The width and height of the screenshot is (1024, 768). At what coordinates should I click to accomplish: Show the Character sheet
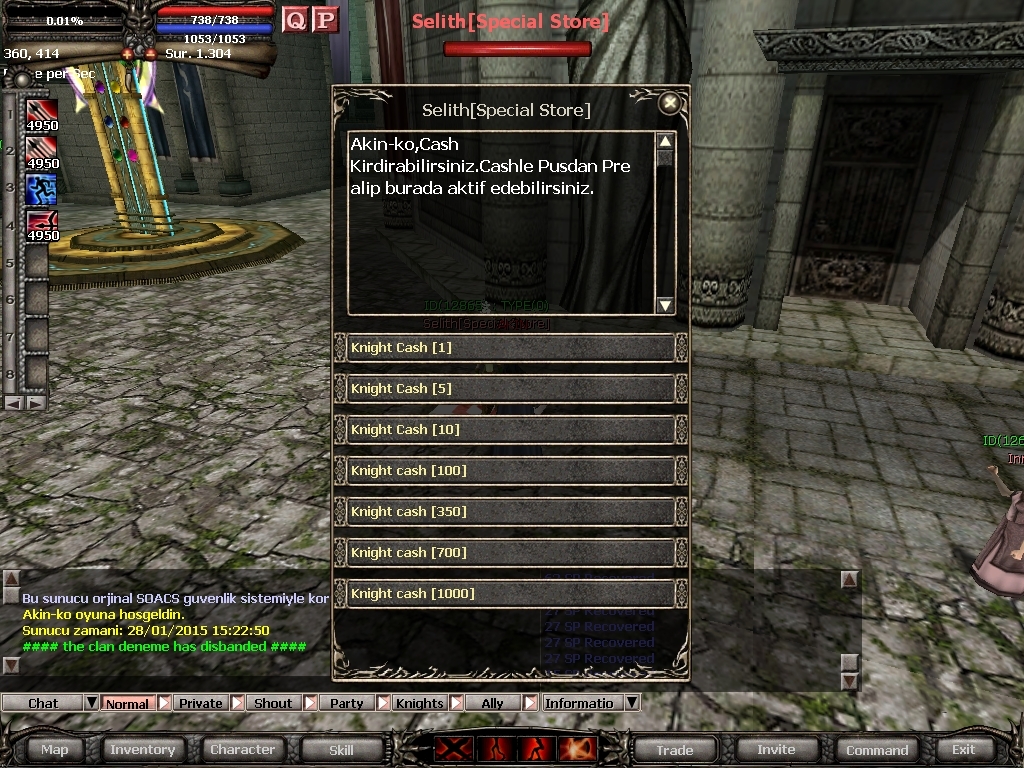pos(242,749)
